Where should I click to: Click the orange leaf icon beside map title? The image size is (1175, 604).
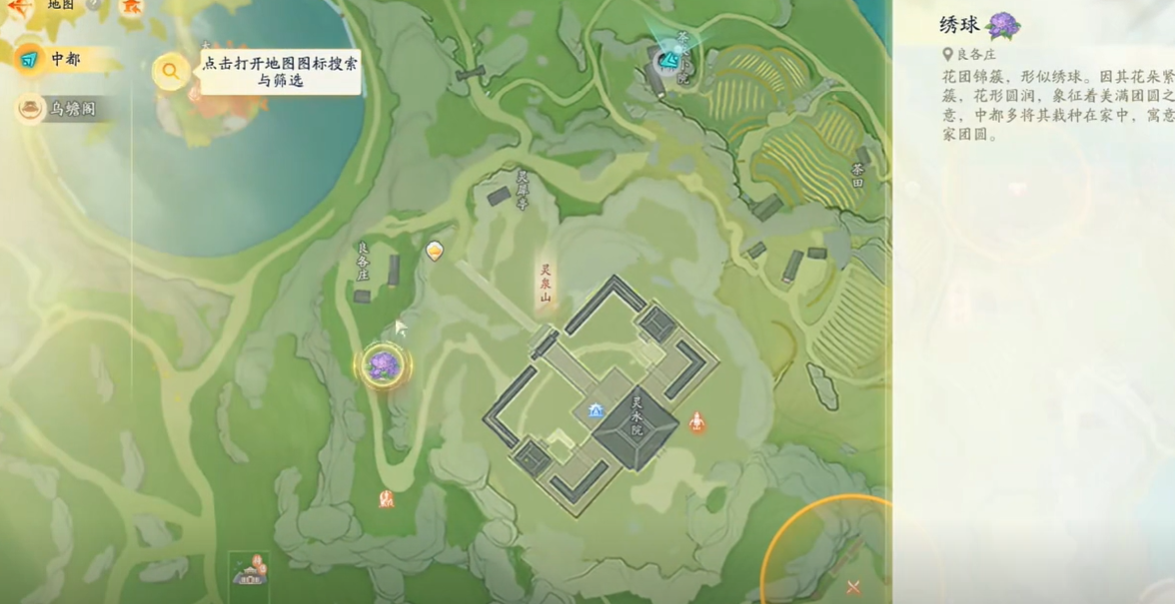pyautogui.click(x=131, y=6)
